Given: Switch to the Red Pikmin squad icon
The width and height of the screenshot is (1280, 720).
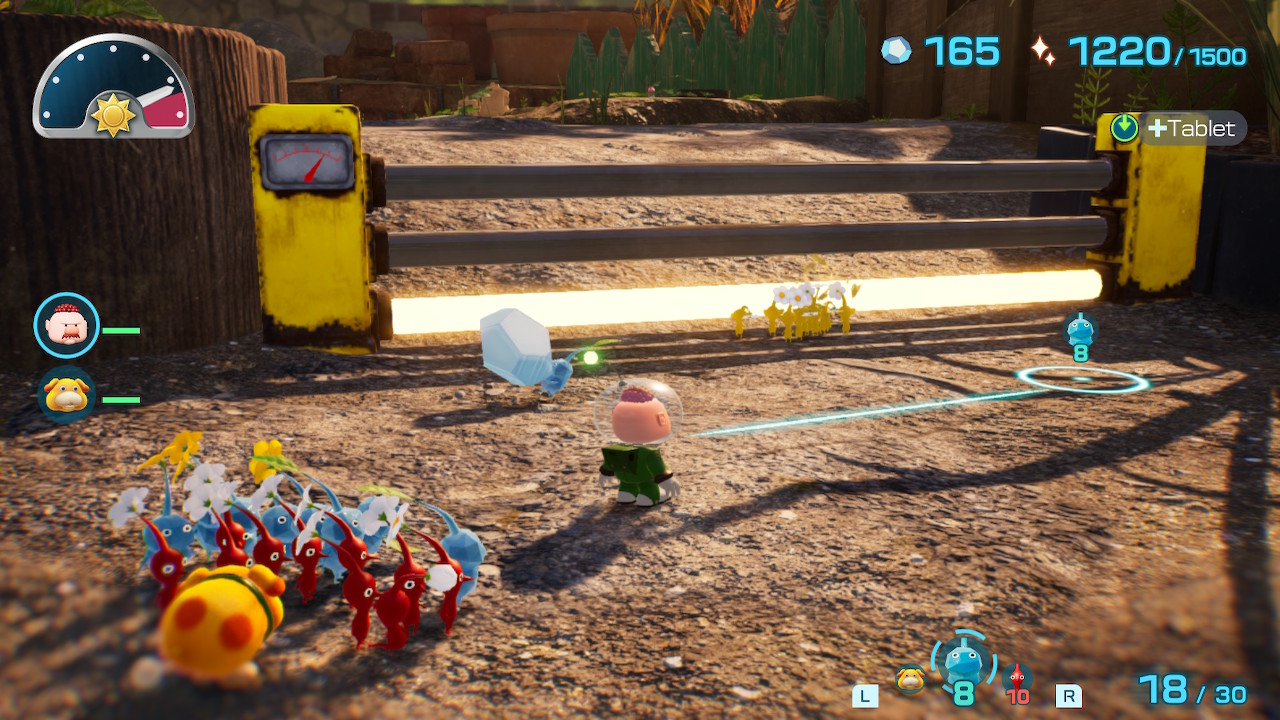Looking at the screenshot, I should (x=1017, y=677).
